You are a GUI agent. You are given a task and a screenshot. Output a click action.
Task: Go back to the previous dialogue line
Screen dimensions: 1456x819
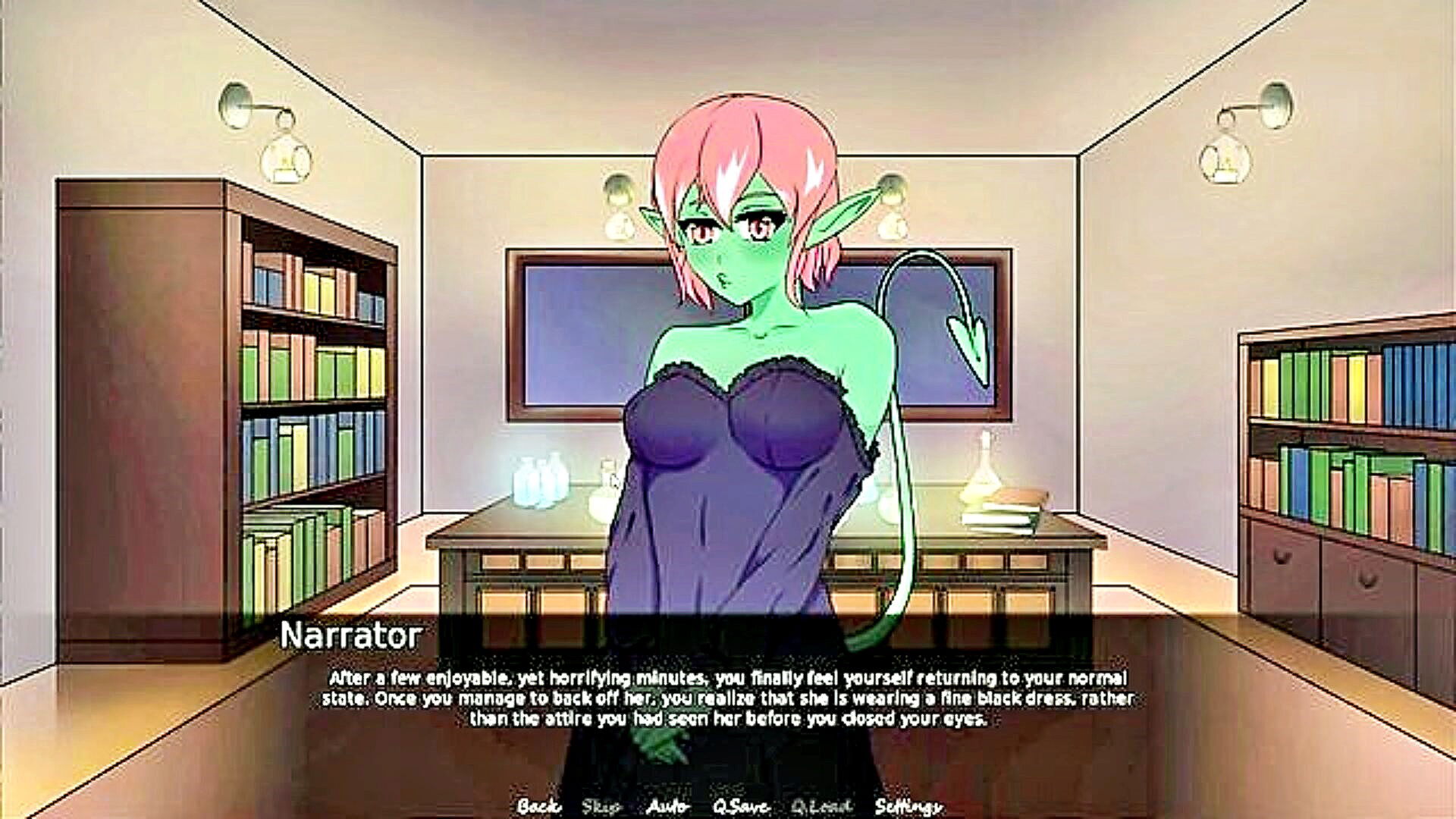click(x=538, y=806)
